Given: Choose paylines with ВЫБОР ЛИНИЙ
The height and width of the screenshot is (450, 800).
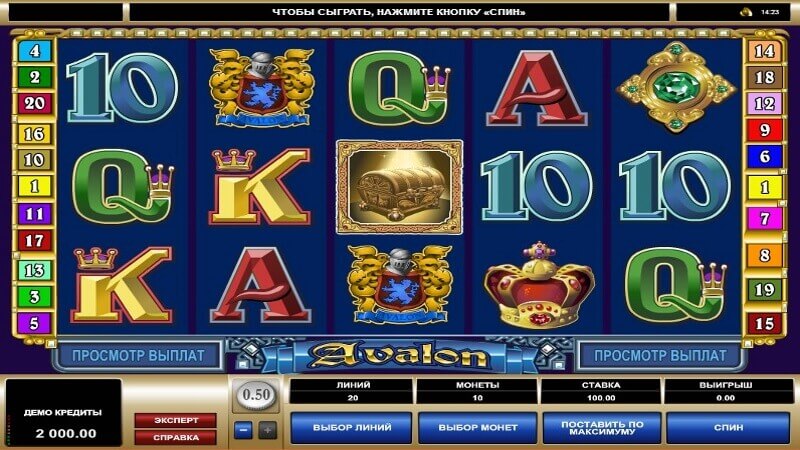Looking at the screenshot, I should pos(351,427).
